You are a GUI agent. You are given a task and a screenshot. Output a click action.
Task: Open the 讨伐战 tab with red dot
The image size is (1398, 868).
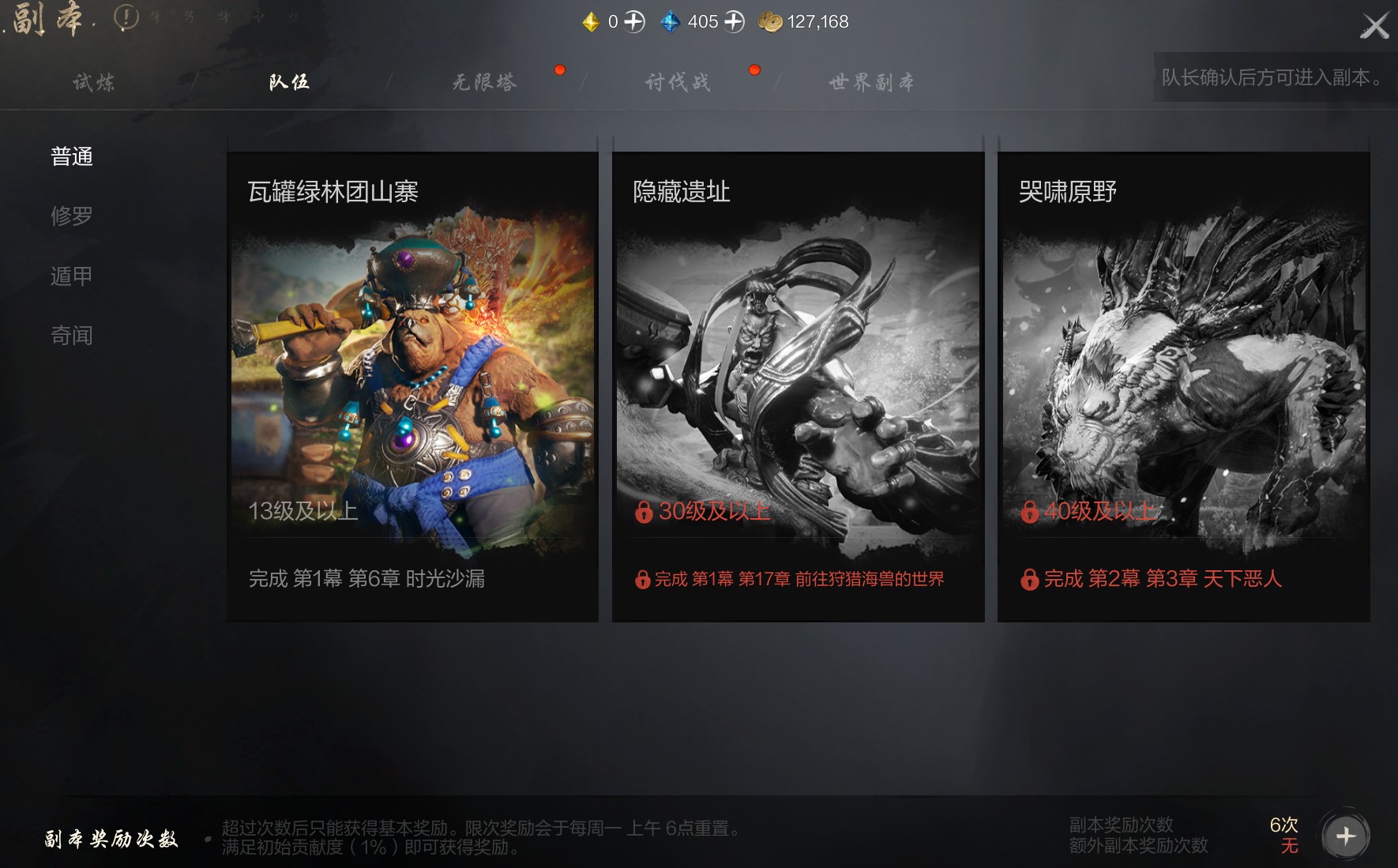678,81
